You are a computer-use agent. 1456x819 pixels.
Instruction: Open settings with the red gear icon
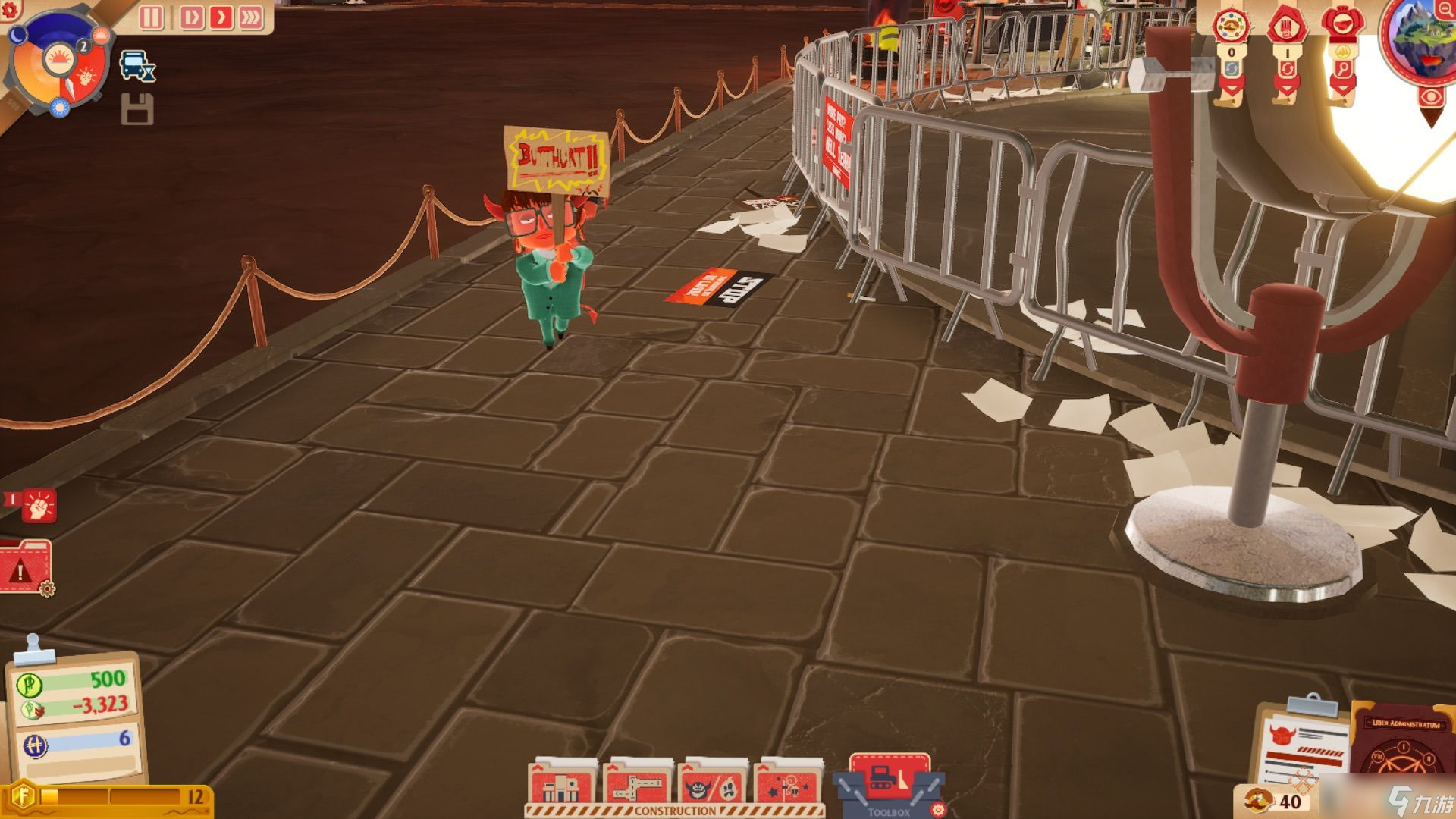[x=11, y=9]
